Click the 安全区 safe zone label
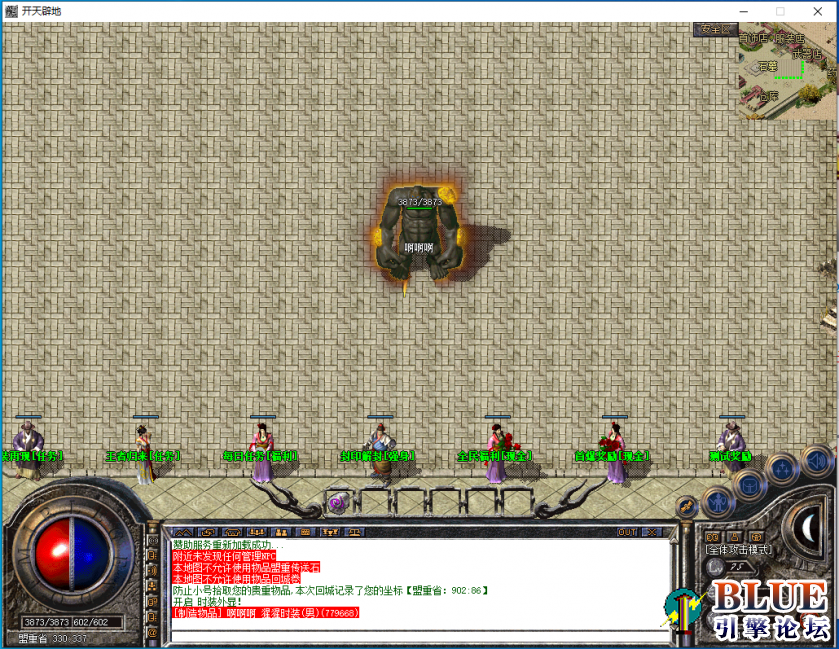The height and width of the screenshot is (649, 839). (714, 29)
